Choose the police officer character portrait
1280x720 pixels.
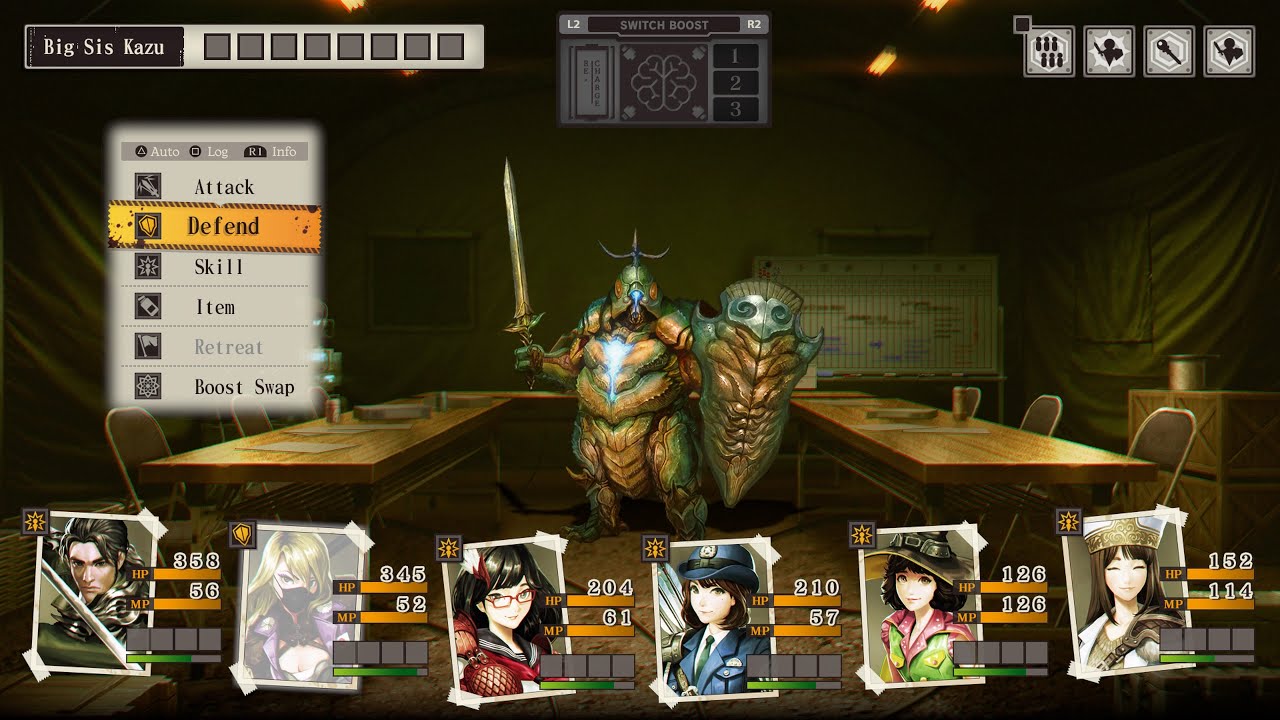700,612
